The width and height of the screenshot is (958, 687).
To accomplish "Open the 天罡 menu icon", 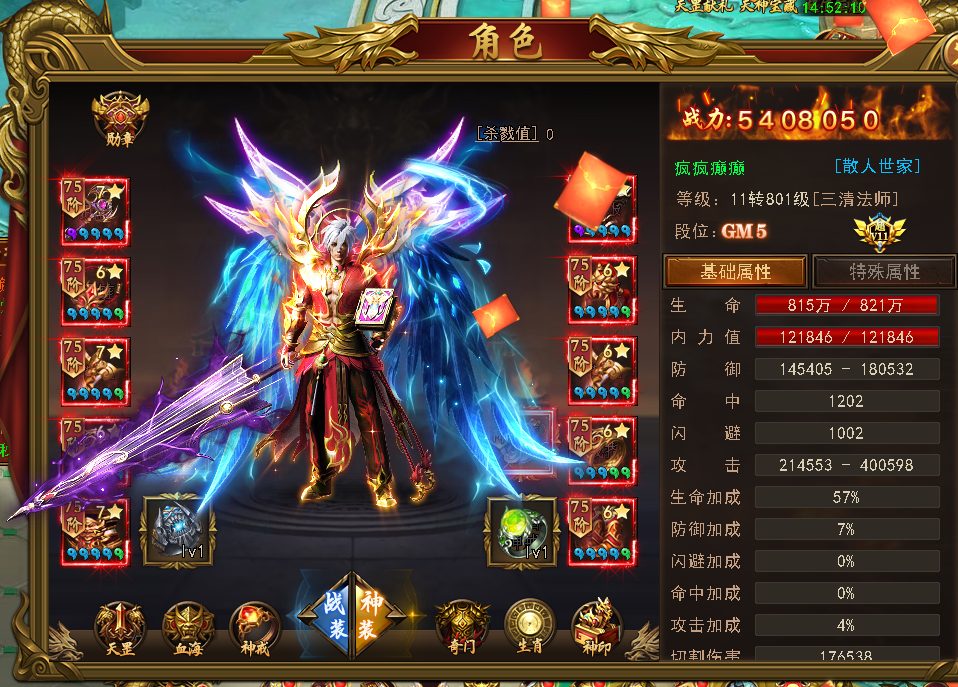I will [x=119, y=626].
